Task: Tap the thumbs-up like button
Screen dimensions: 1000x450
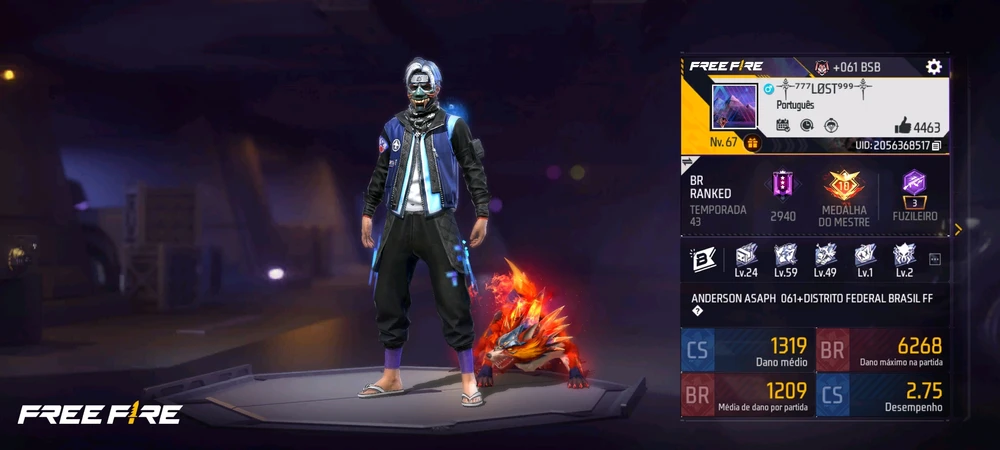Action: click(x=902, y=126)
